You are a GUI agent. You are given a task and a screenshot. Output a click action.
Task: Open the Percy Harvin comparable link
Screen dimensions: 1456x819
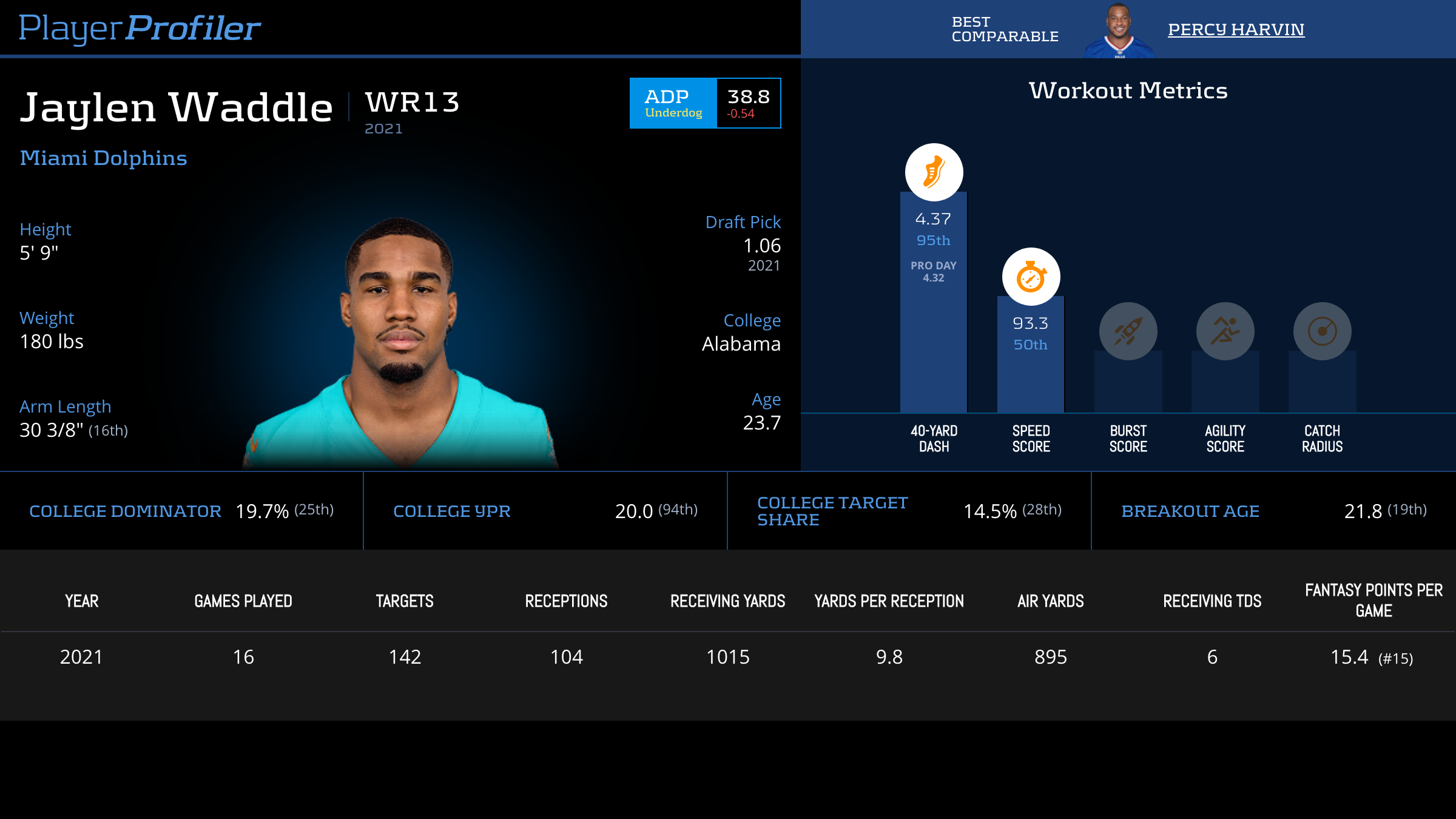pyautogui.click(x=1236, y=29)
